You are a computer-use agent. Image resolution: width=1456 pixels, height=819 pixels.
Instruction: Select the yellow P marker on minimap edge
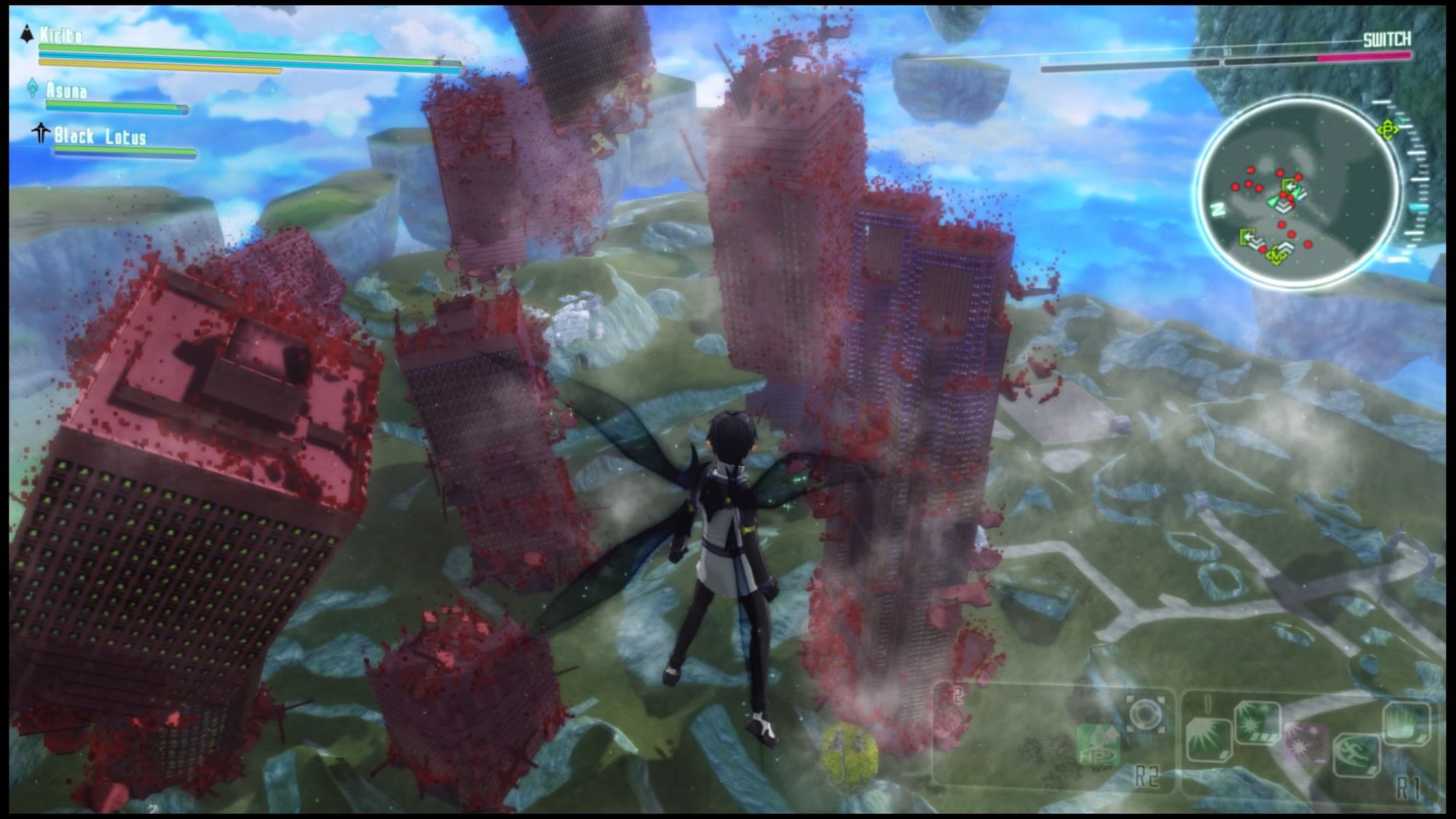click(x=1388, y=130)
